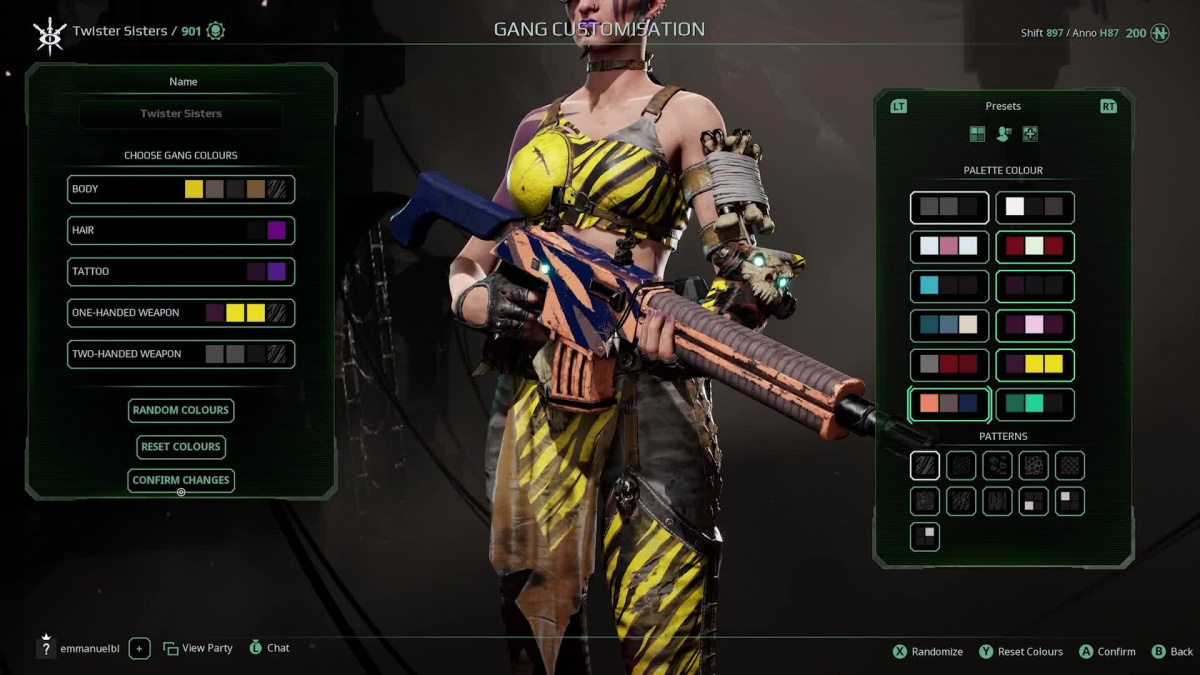Open View Party
Screen dimensions: 1200x675
point(198,648)
